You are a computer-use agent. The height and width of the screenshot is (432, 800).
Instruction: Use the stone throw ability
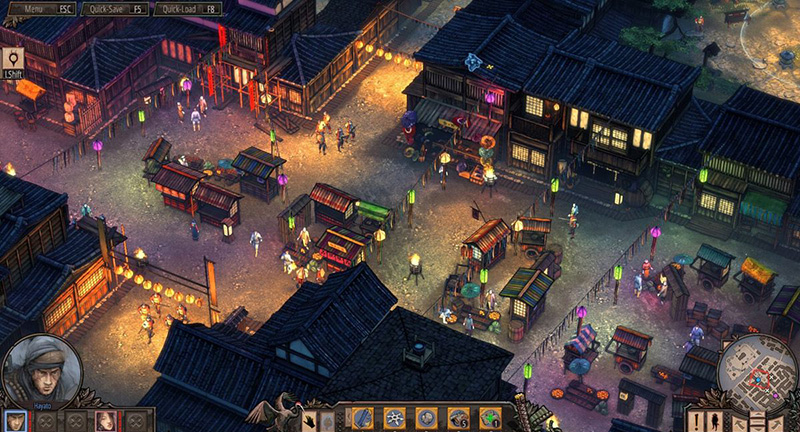427,417
